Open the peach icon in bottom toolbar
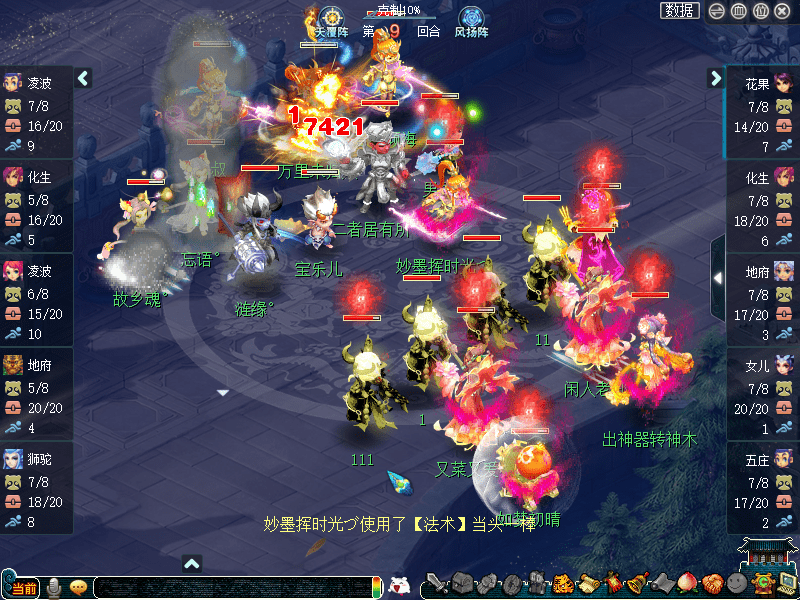The image size is (800, 600). (689, 584)
